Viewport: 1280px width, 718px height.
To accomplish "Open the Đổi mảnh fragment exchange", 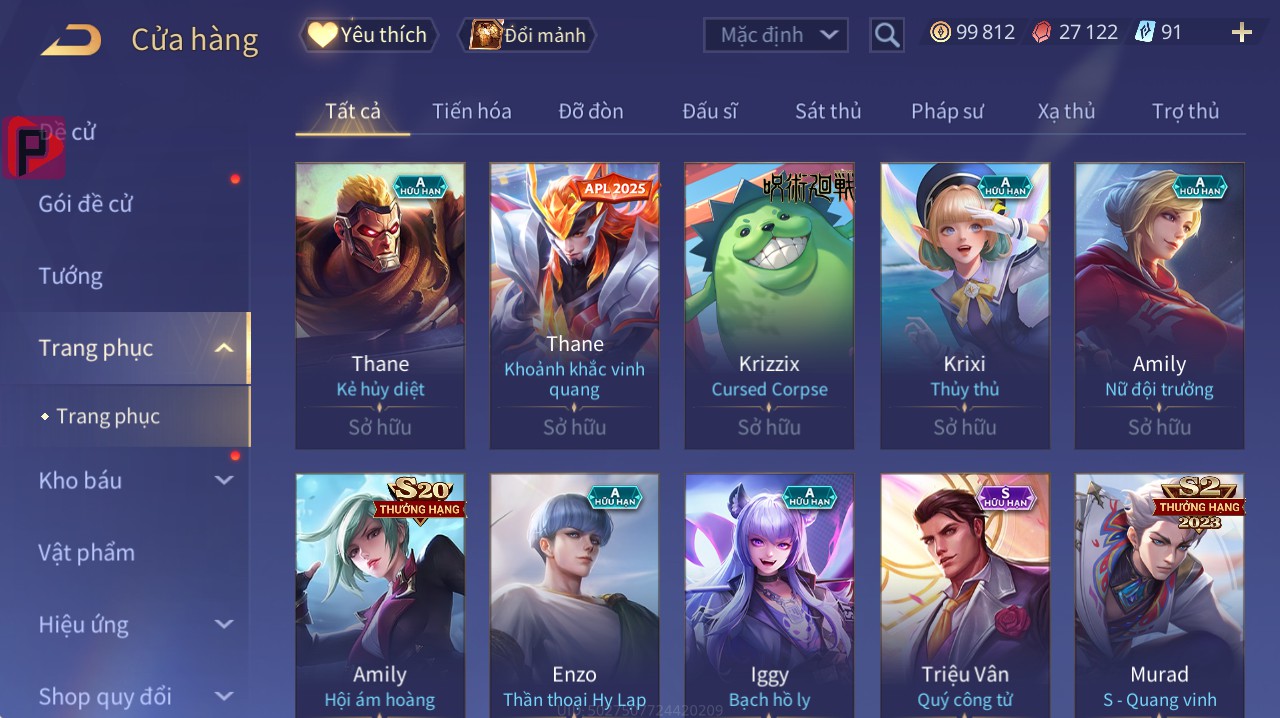I will [x=527, y=35].
